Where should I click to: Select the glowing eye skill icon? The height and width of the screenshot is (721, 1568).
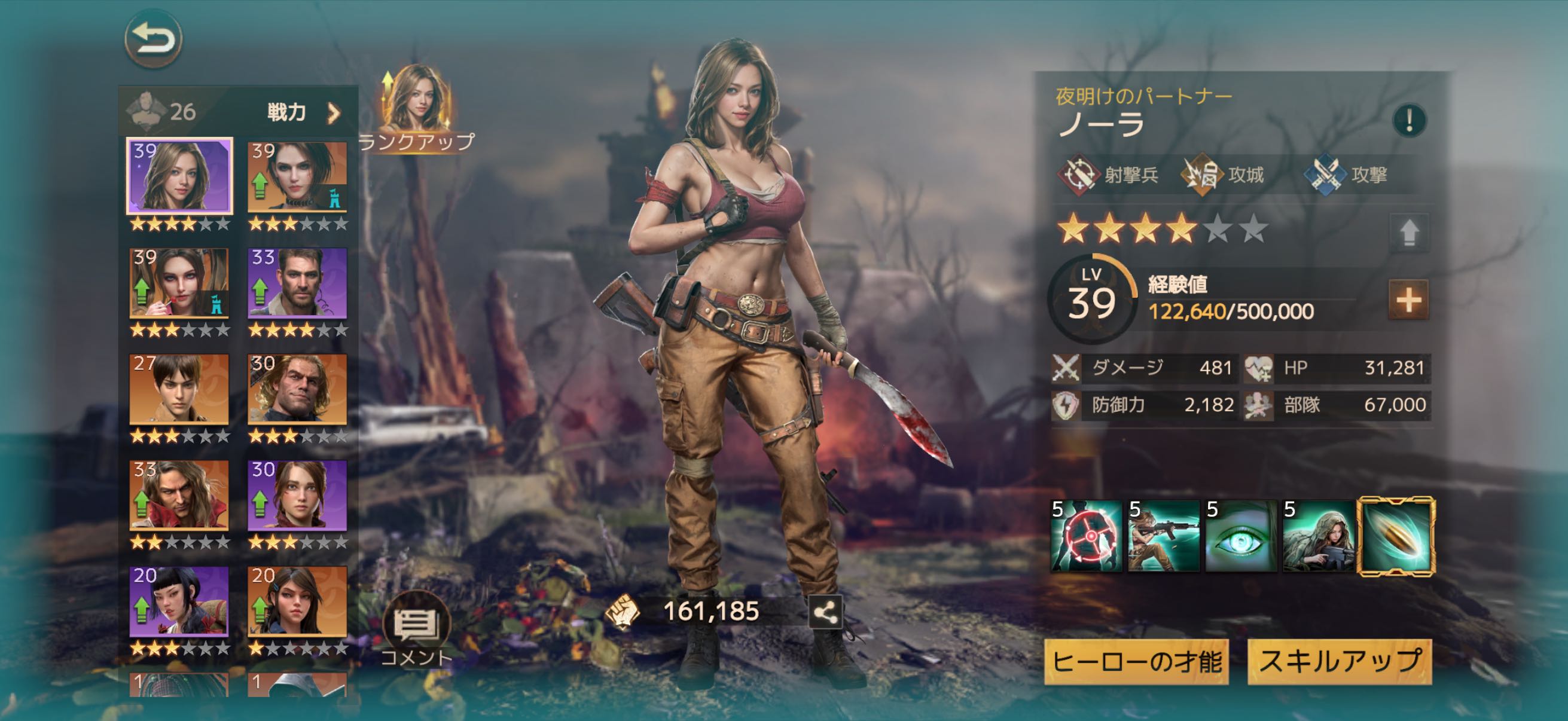pyautogui.click(x=1241, y=536)
